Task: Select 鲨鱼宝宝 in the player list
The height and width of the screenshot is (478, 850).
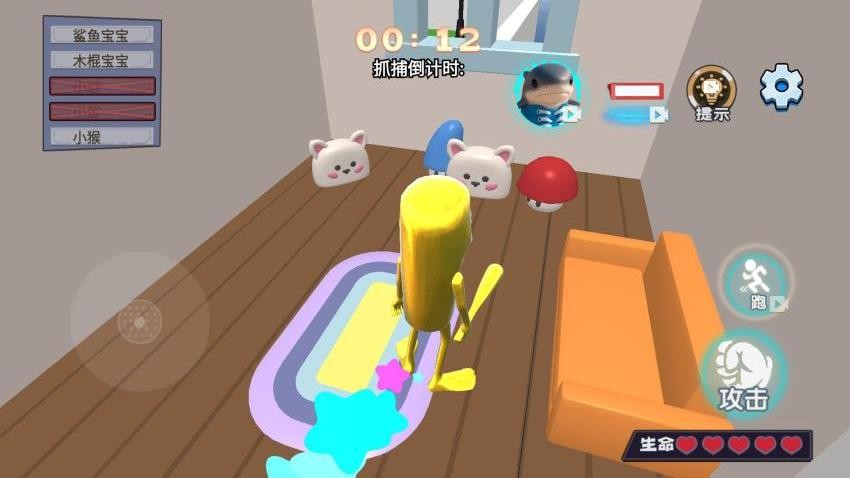Action: coord(102,35)
